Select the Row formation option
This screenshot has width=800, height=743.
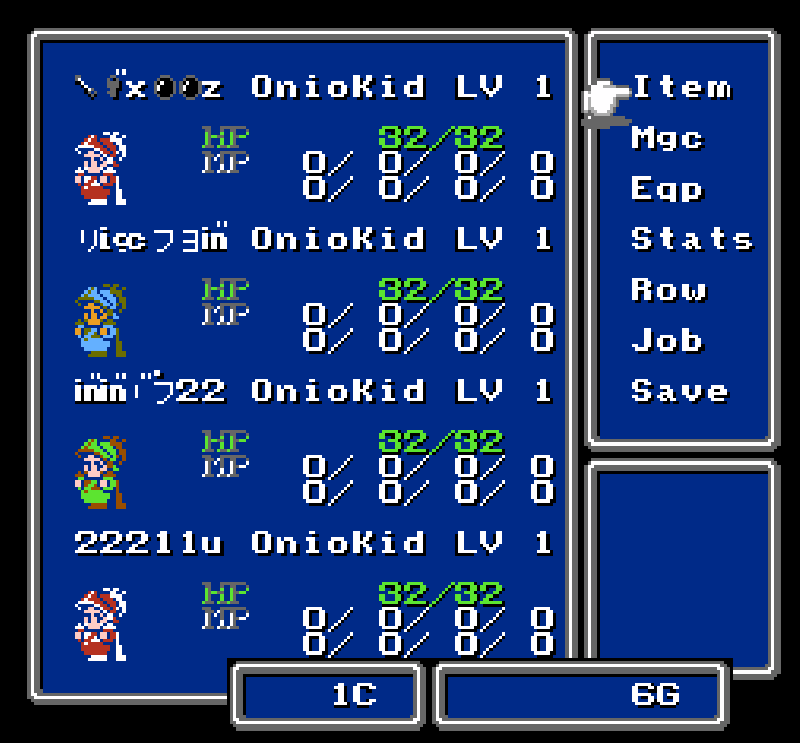pos(668,290)
